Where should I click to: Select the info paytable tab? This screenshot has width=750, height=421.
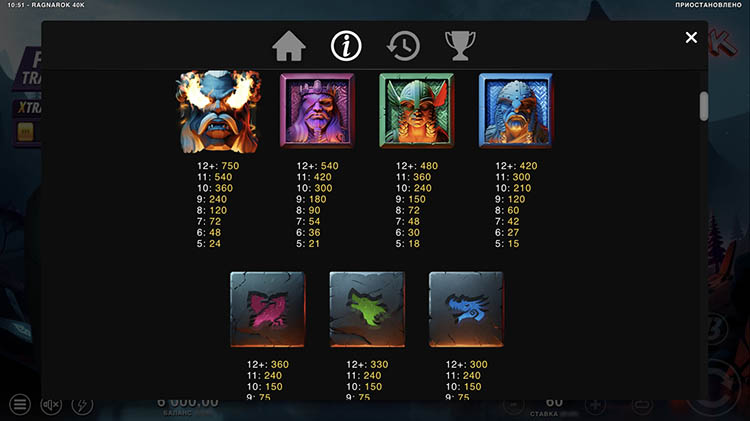pos(346,45)
